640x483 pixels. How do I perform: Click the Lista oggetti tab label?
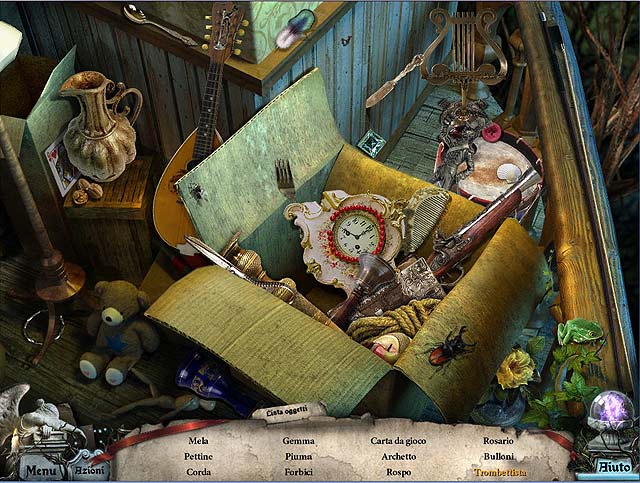click(286, 412)
